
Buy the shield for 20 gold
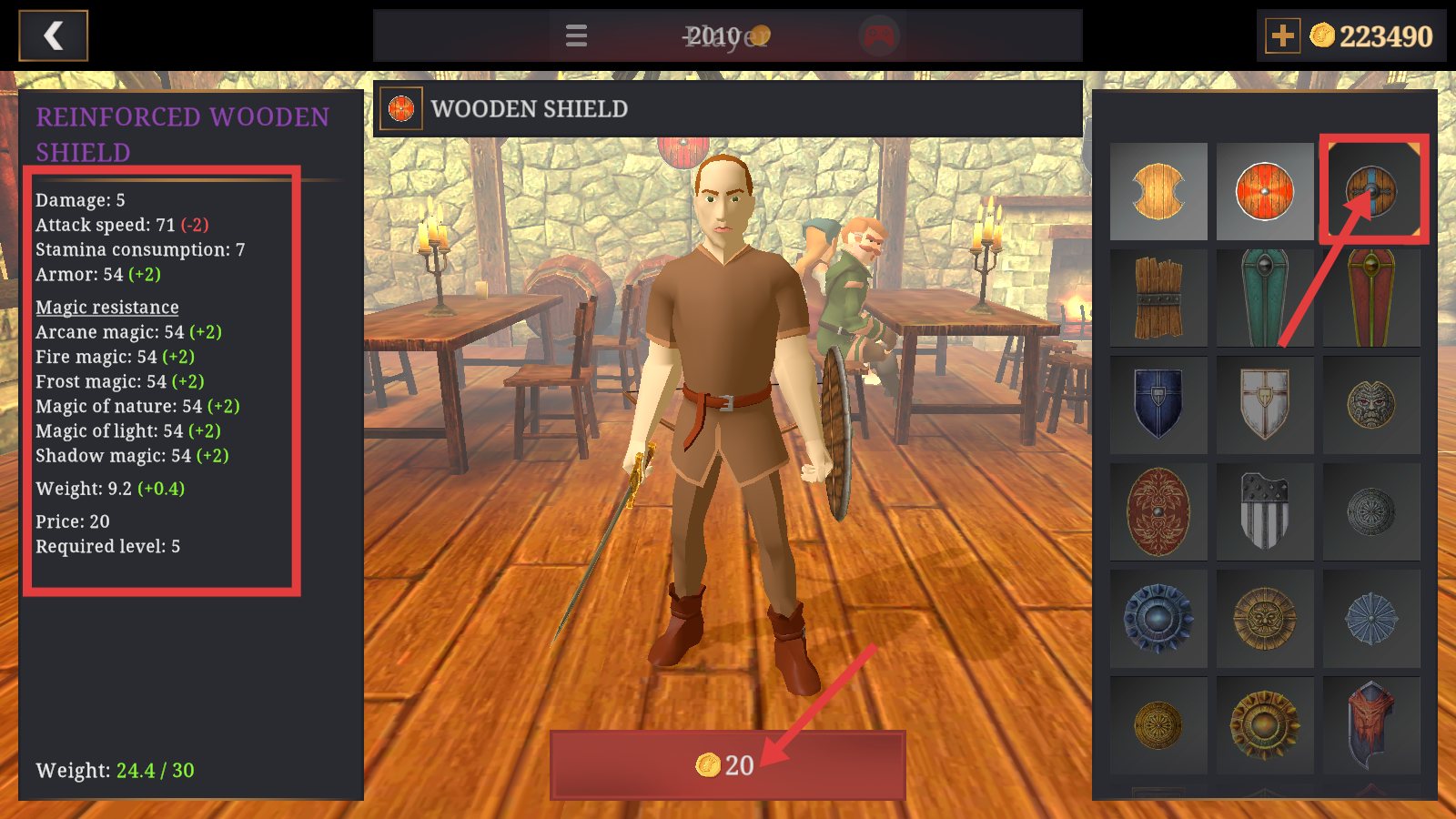[727, 764]
